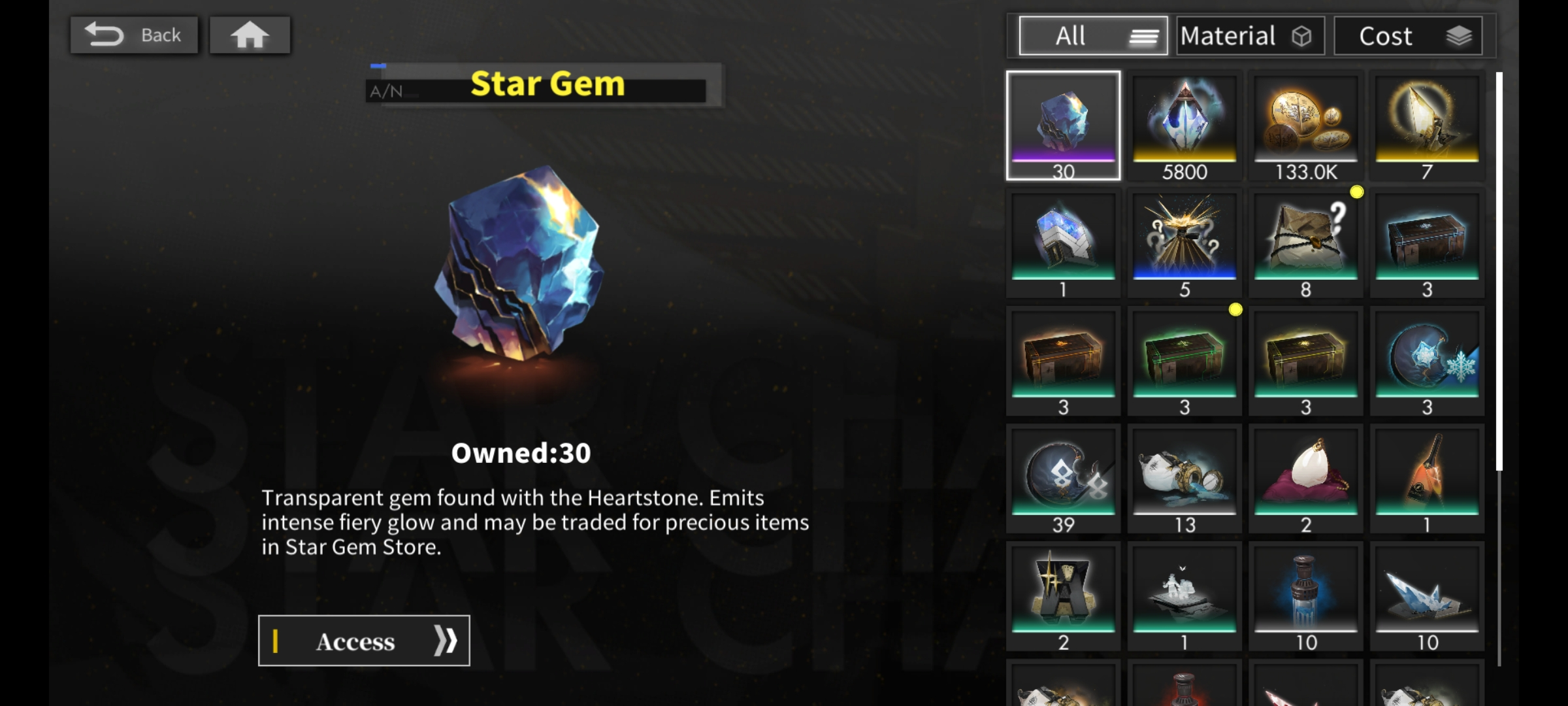The height and width of the screenshot is (706, 1568).
Task: Show the Cost category tab
Action: click(1408, 36)
